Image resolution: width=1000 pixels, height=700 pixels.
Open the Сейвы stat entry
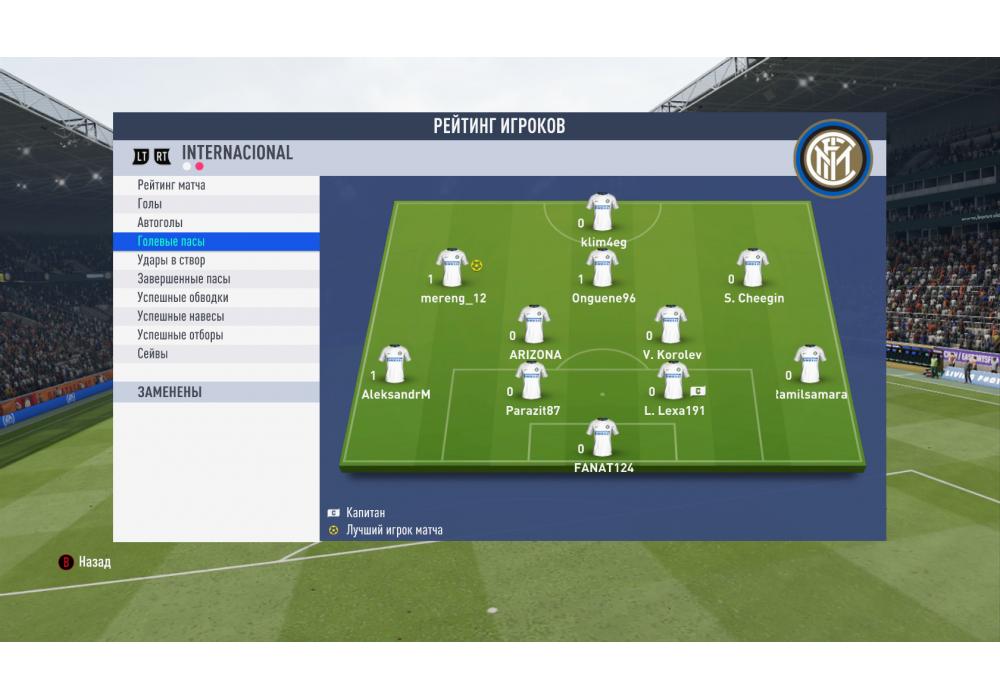[153, 354]
